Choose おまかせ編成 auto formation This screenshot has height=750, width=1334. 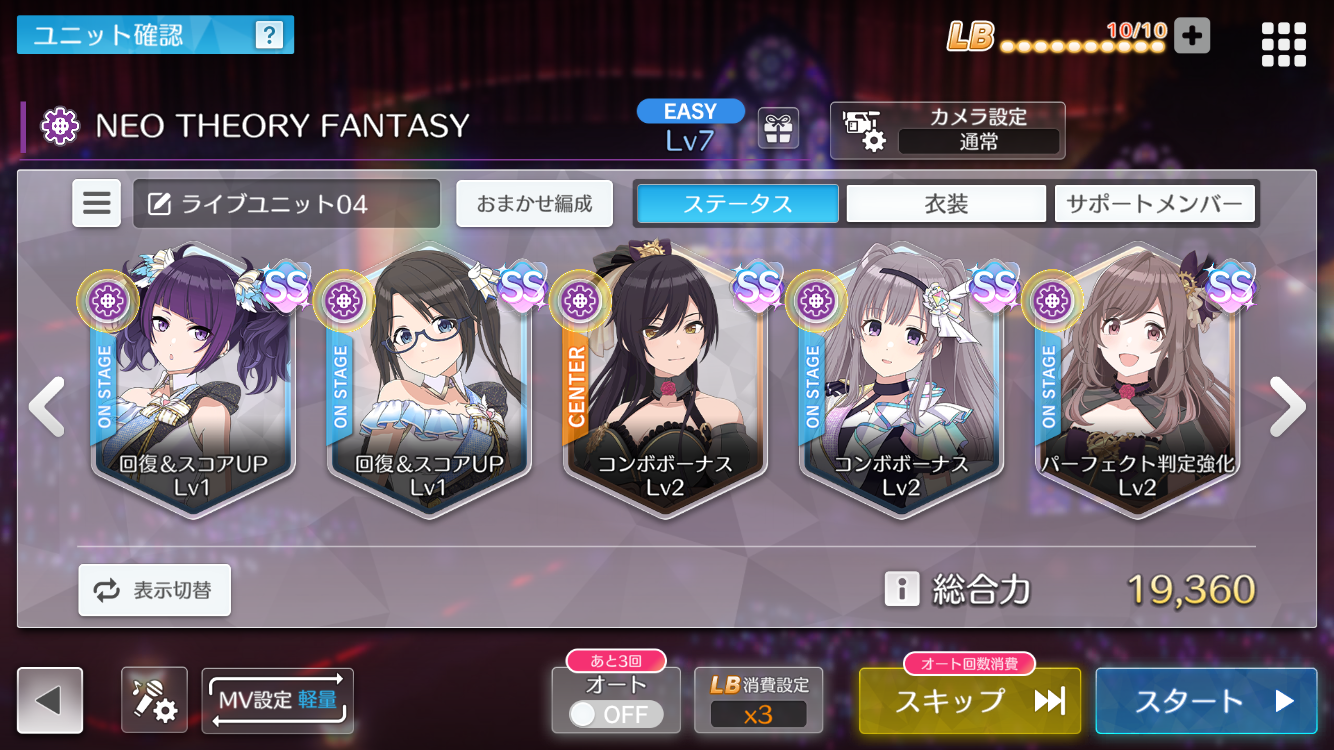point(534,204)
